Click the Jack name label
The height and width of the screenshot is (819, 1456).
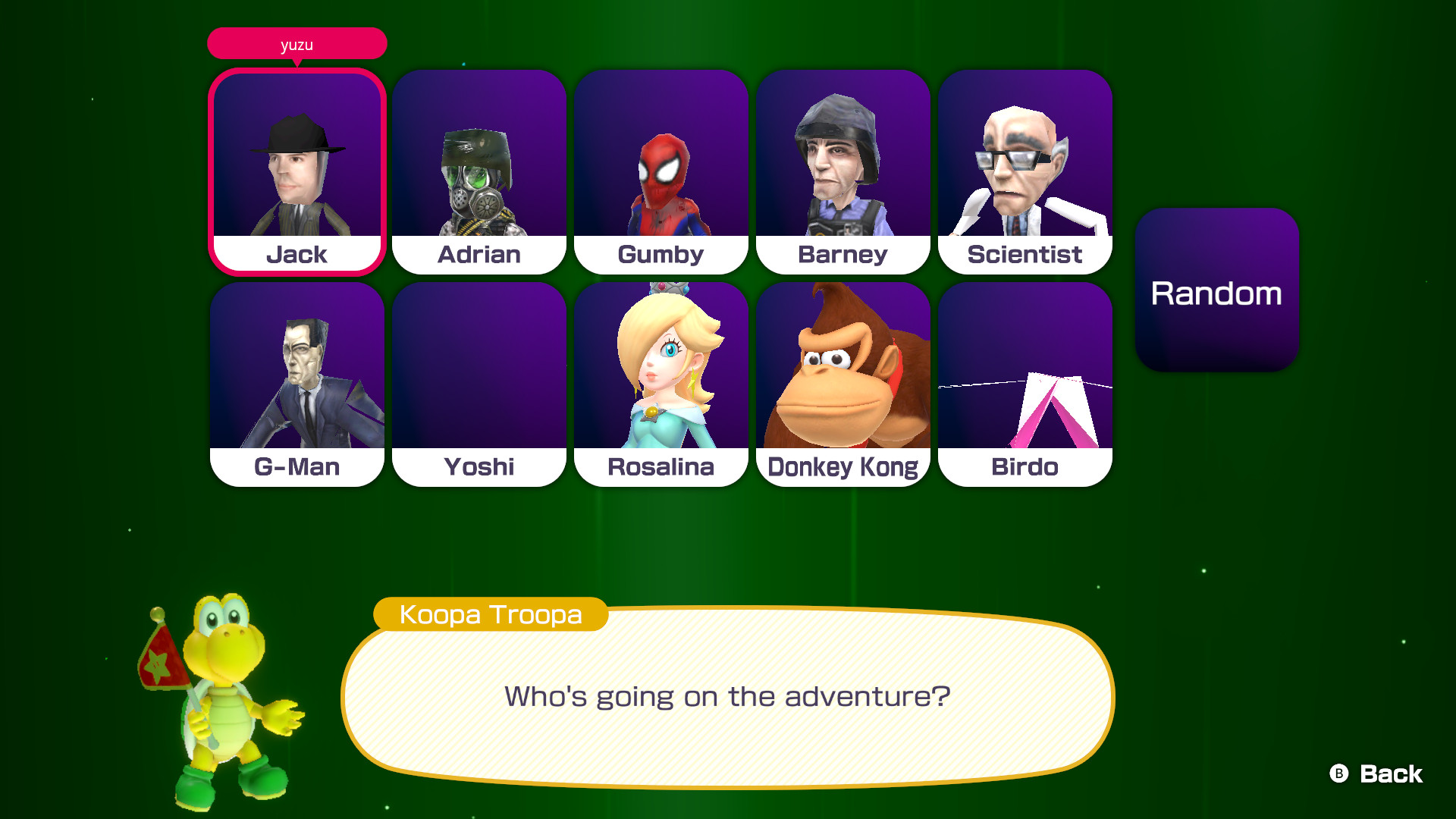pos(297,254)
